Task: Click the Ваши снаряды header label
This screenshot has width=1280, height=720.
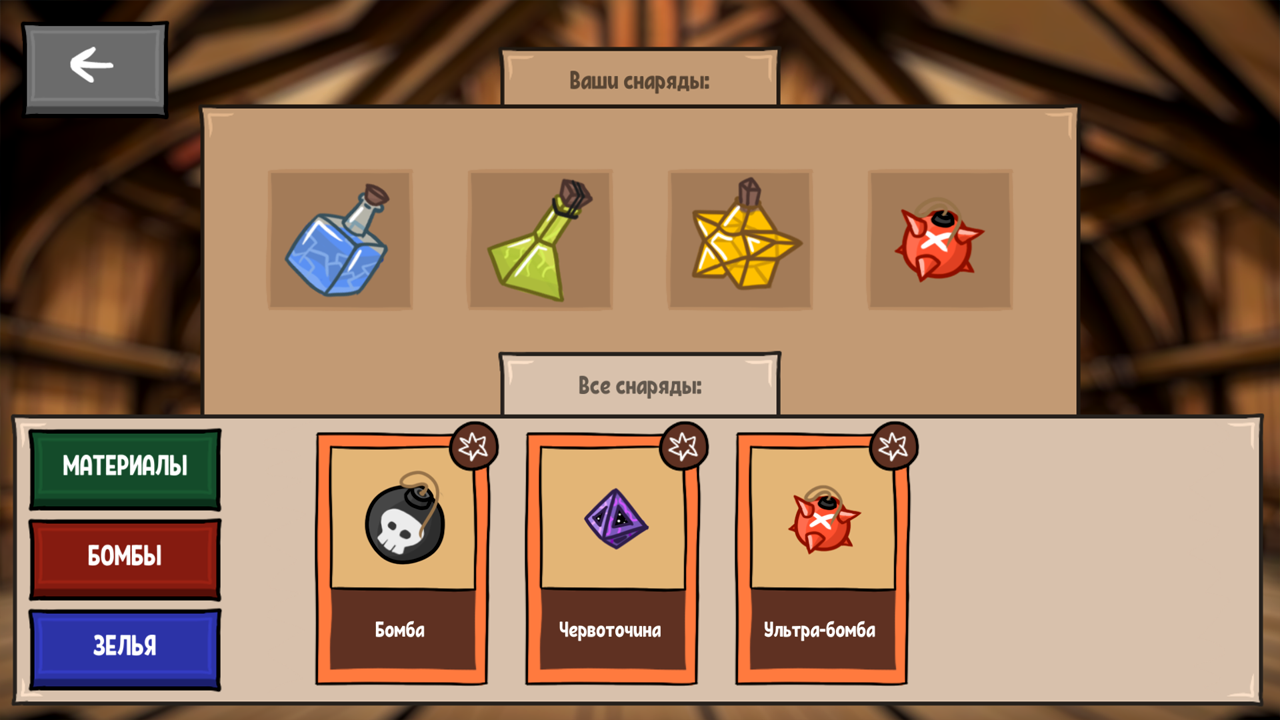Action: pos(639,82)
